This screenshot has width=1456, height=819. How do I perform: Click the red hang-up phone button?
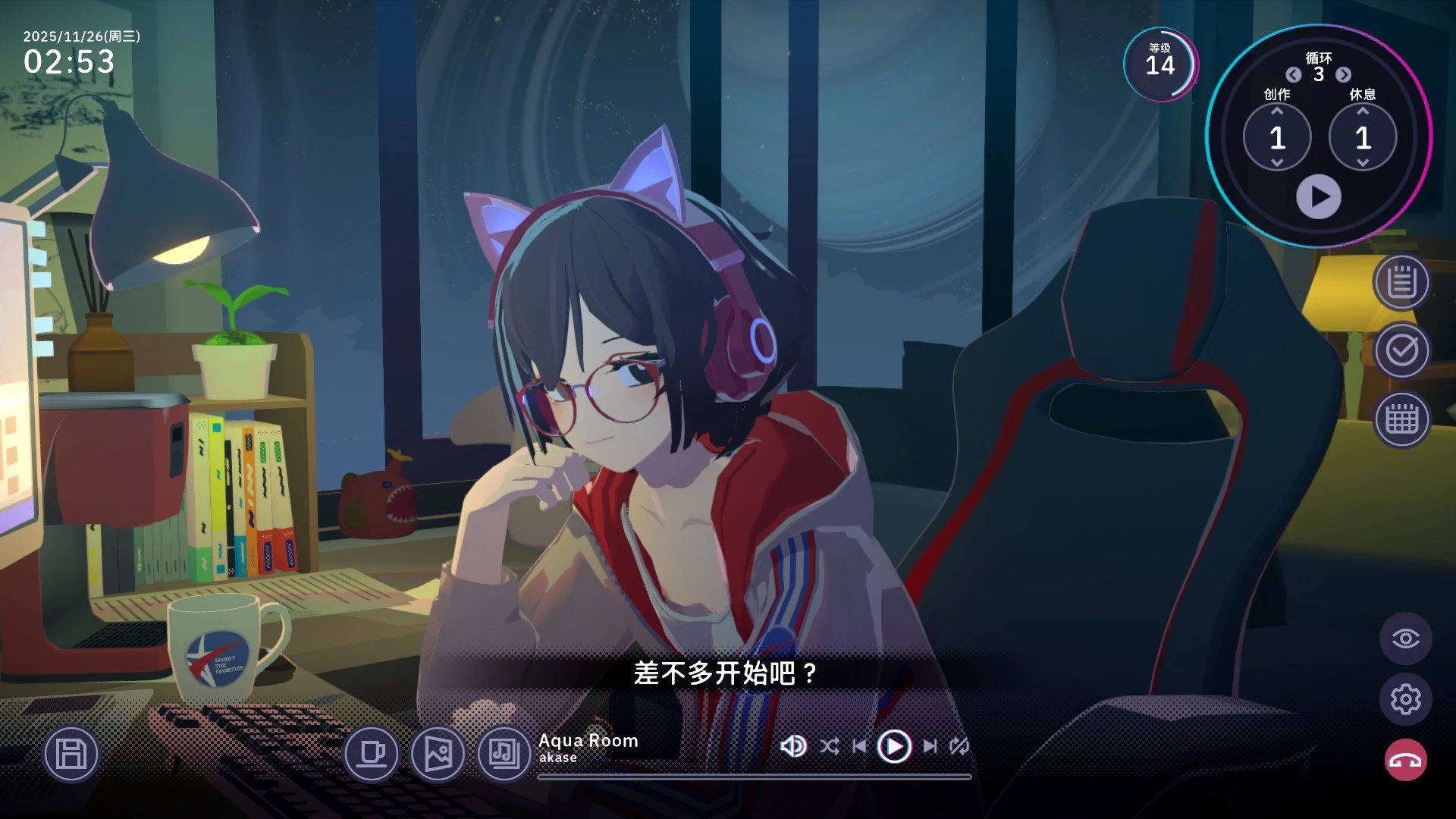point(1405,760)
